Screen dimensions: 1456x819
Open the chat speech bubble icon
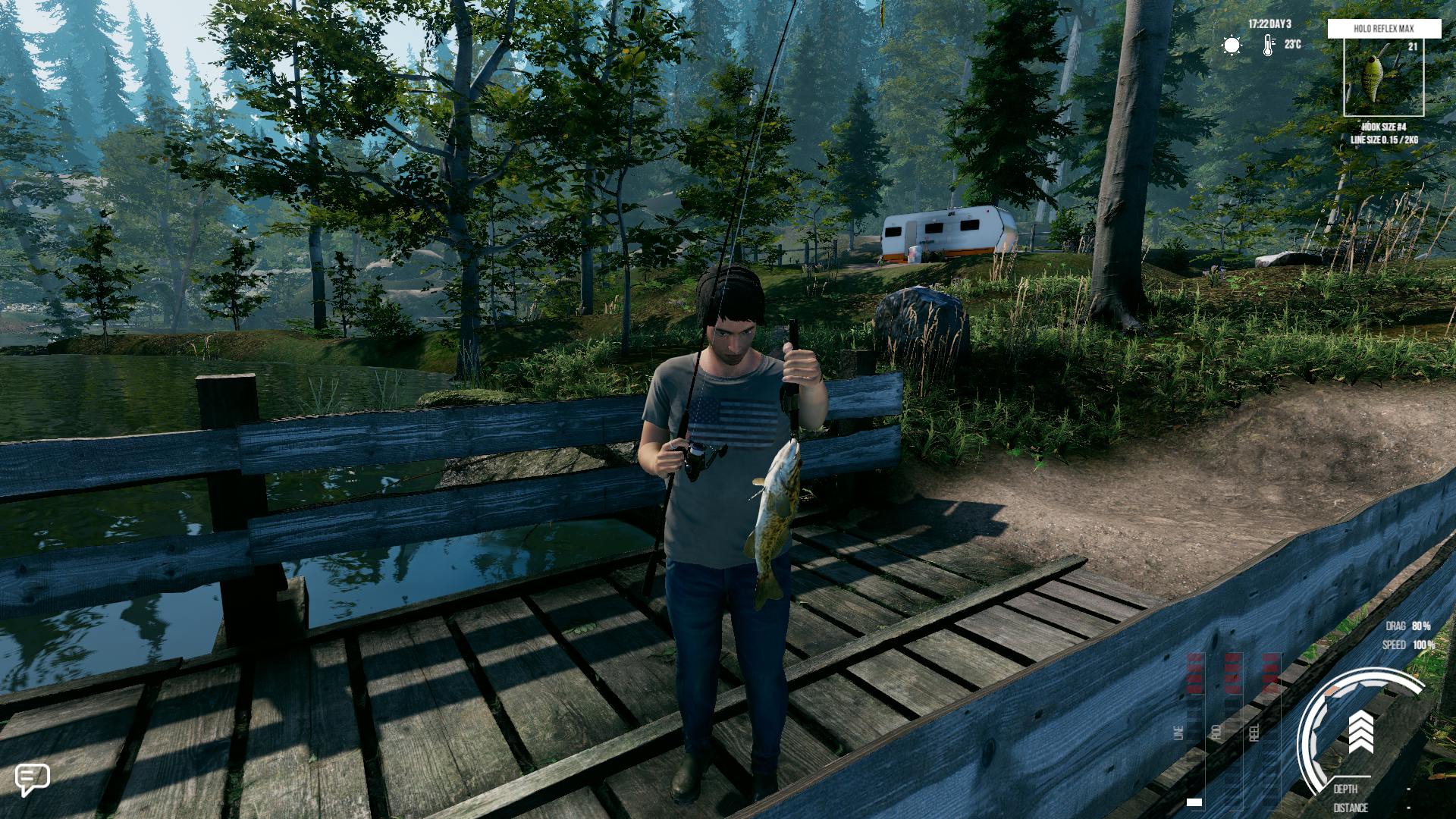coord(32,778)
